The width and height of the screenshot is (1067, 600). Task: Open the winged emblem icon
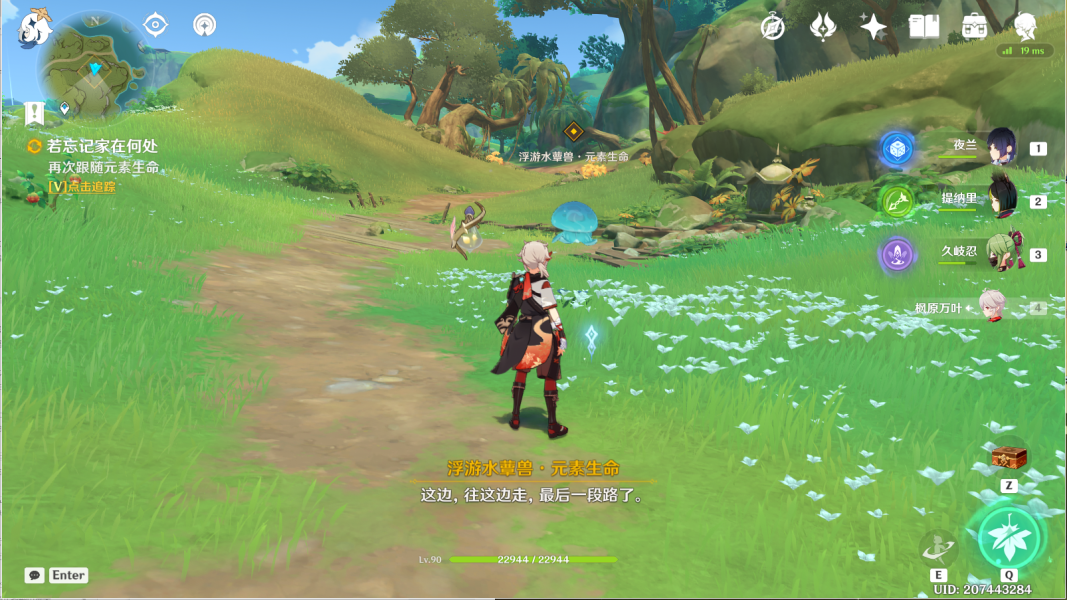(x=822, y=27)
